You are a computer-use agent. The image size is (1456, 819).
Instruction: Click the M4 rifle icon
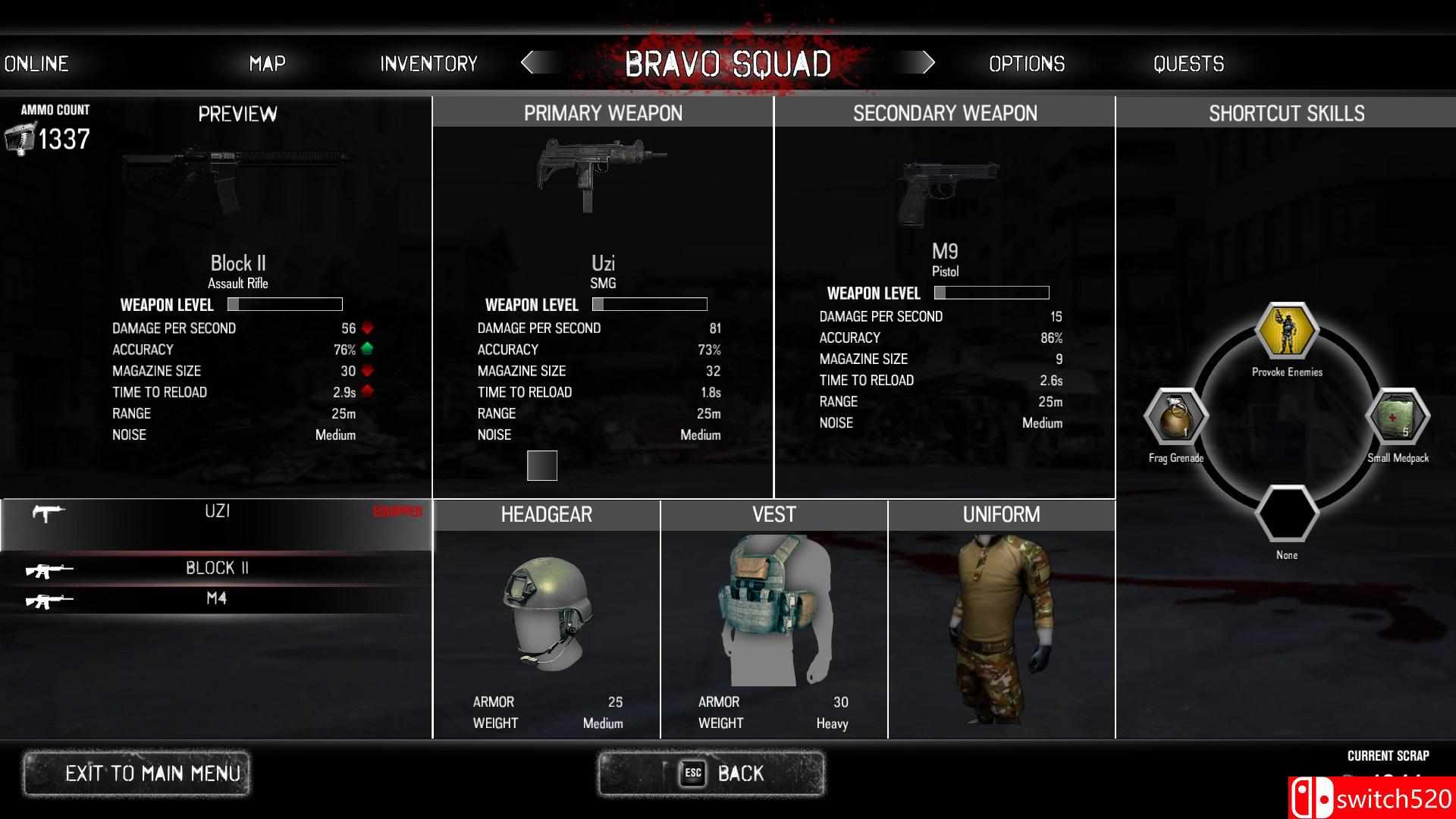pos(52,599)
